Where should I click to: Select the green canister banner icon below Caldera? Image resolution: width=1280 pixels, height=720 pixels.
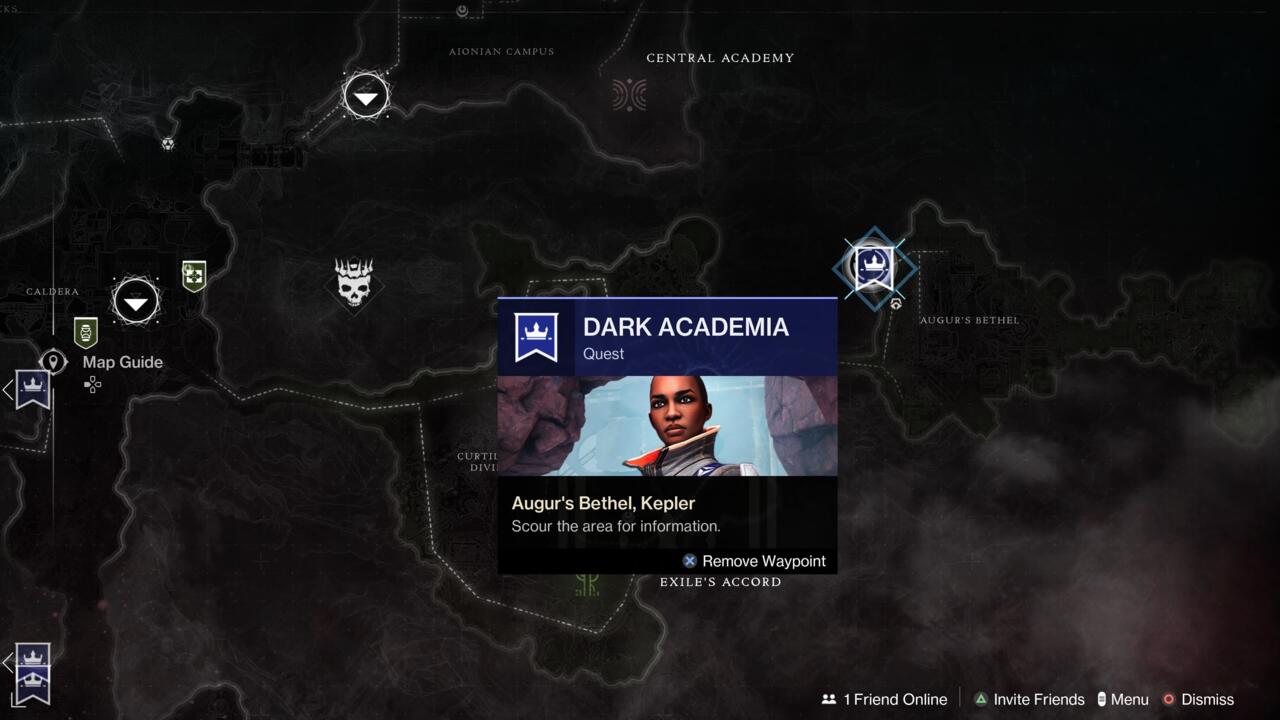(x=86, y=331)
